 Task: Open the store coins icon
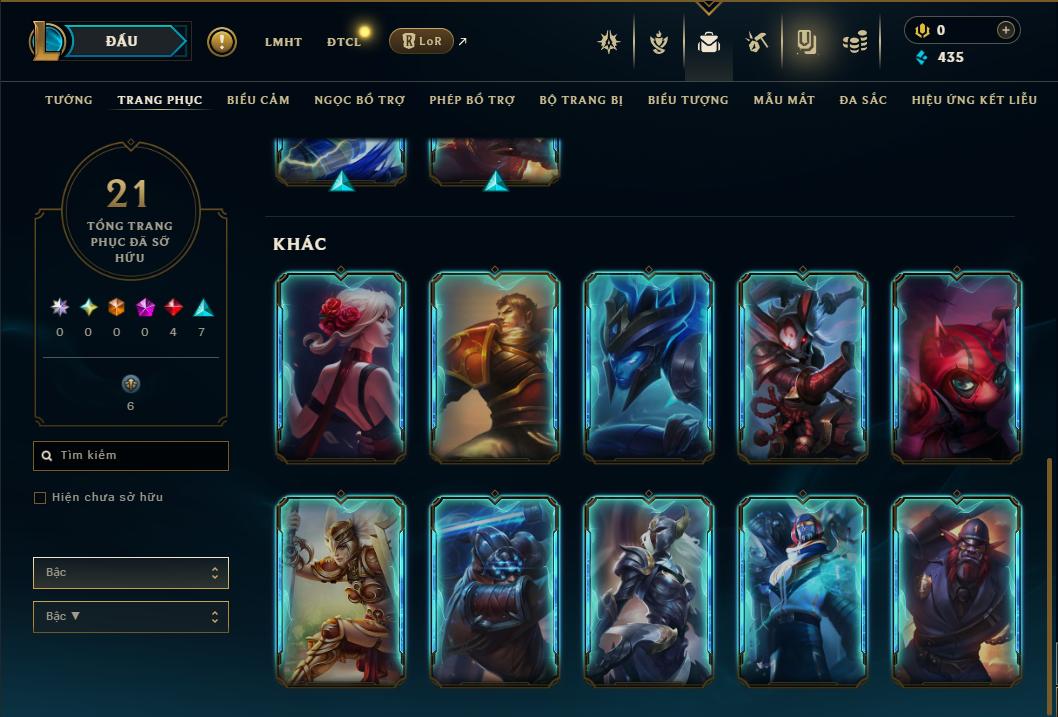(x=854, y=42)
